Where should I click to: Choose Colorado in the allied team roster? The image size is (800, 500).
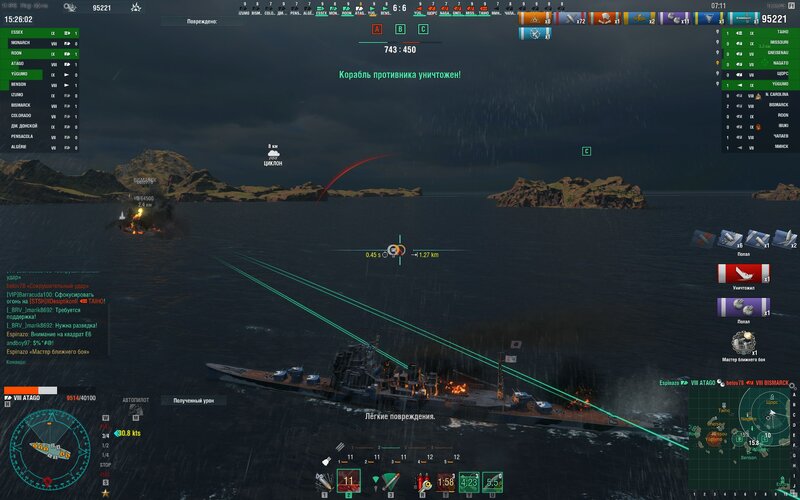point(22,115)
